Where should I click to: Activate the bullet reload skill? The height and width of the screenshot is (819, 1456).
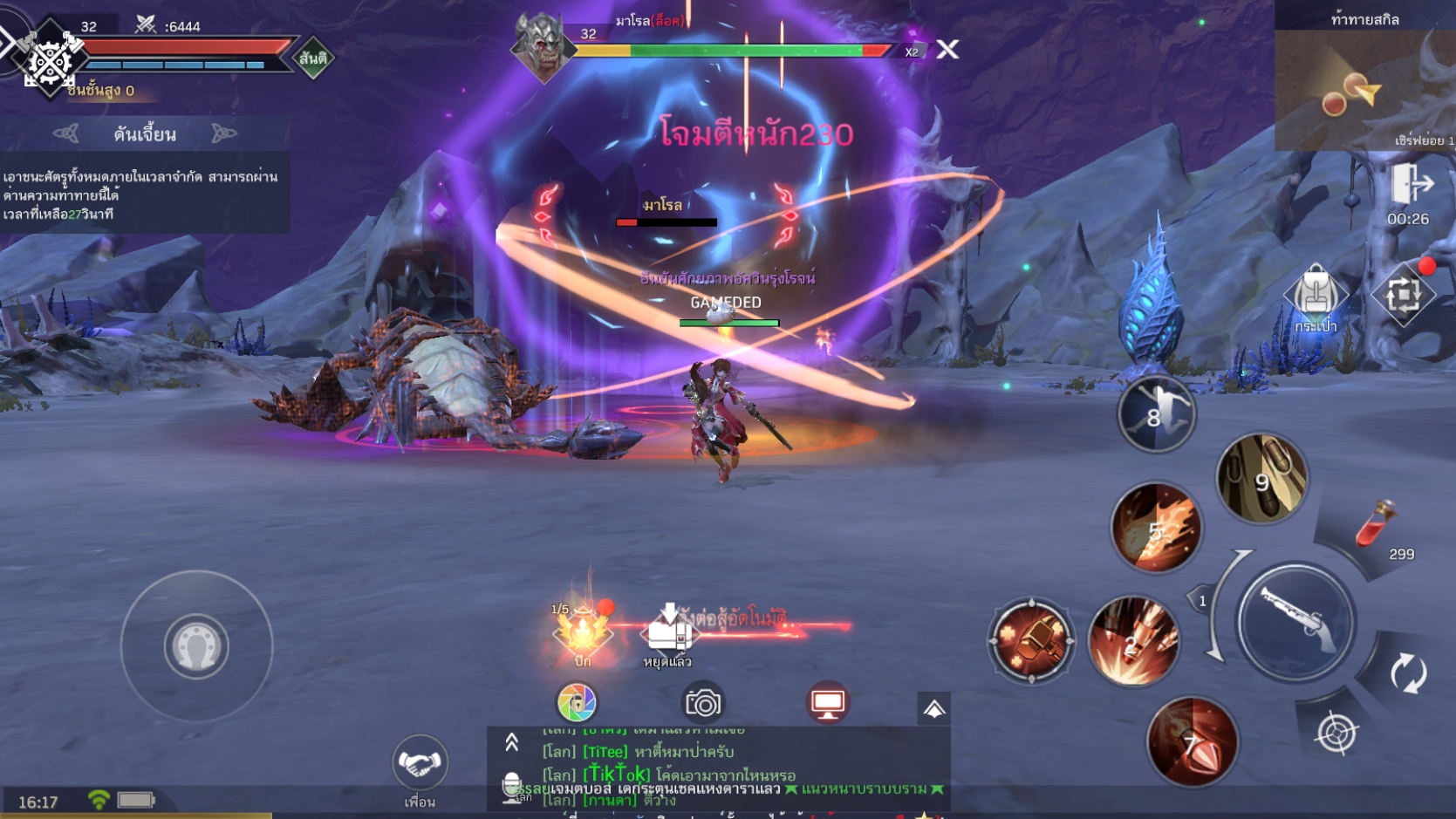[x=1261, y=479]
